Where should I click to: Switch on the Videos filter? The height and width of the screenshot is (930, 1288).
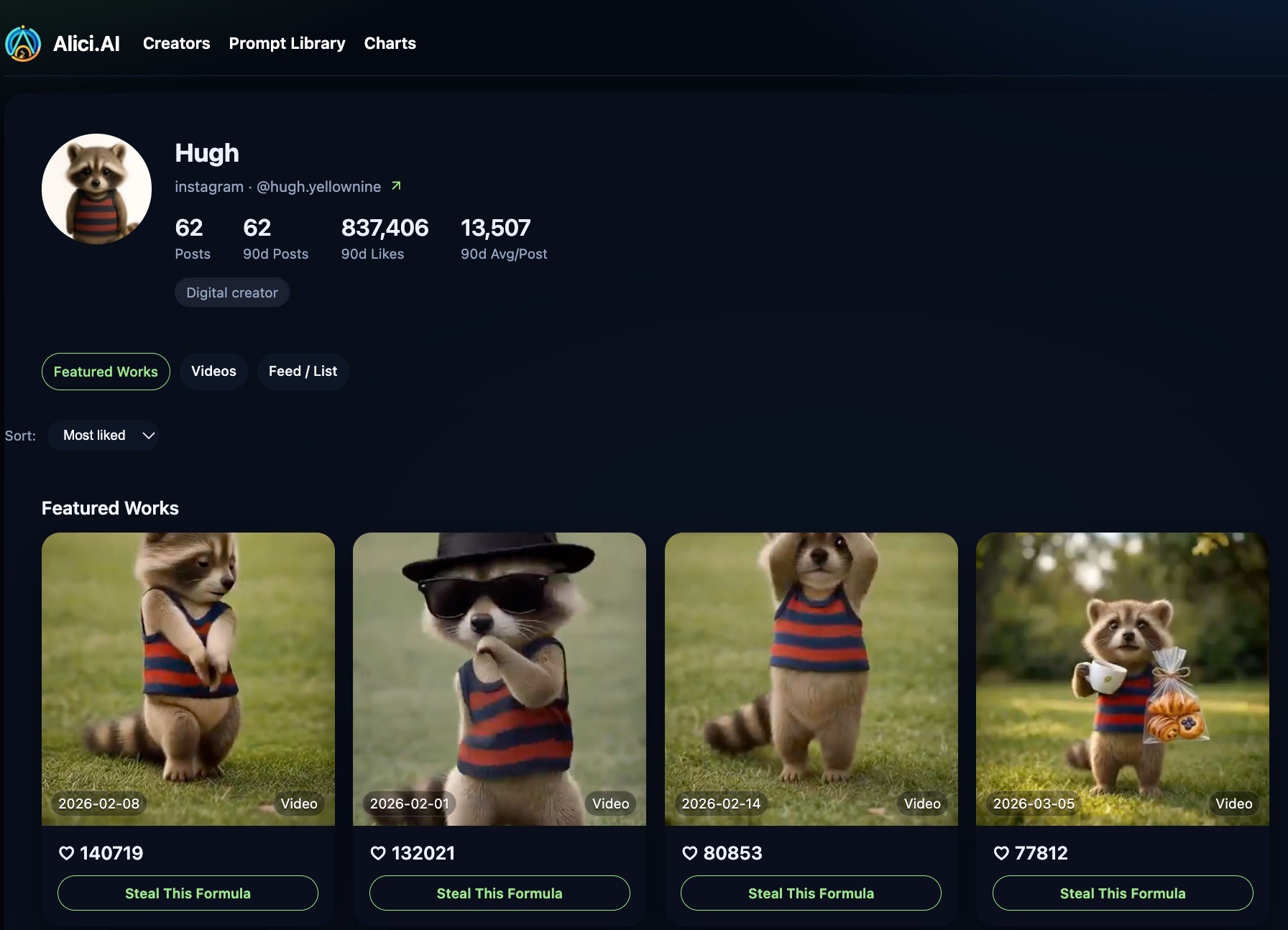[213, 371]
